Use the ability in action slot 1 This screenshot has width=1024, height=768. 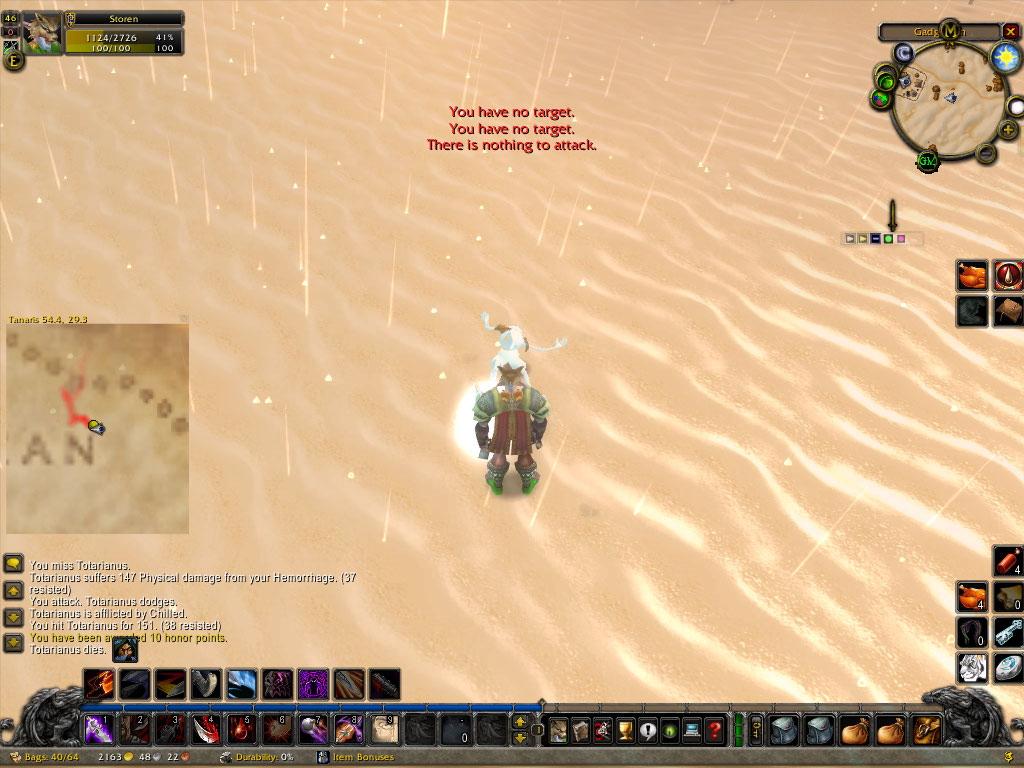click(x=97, y=729)
